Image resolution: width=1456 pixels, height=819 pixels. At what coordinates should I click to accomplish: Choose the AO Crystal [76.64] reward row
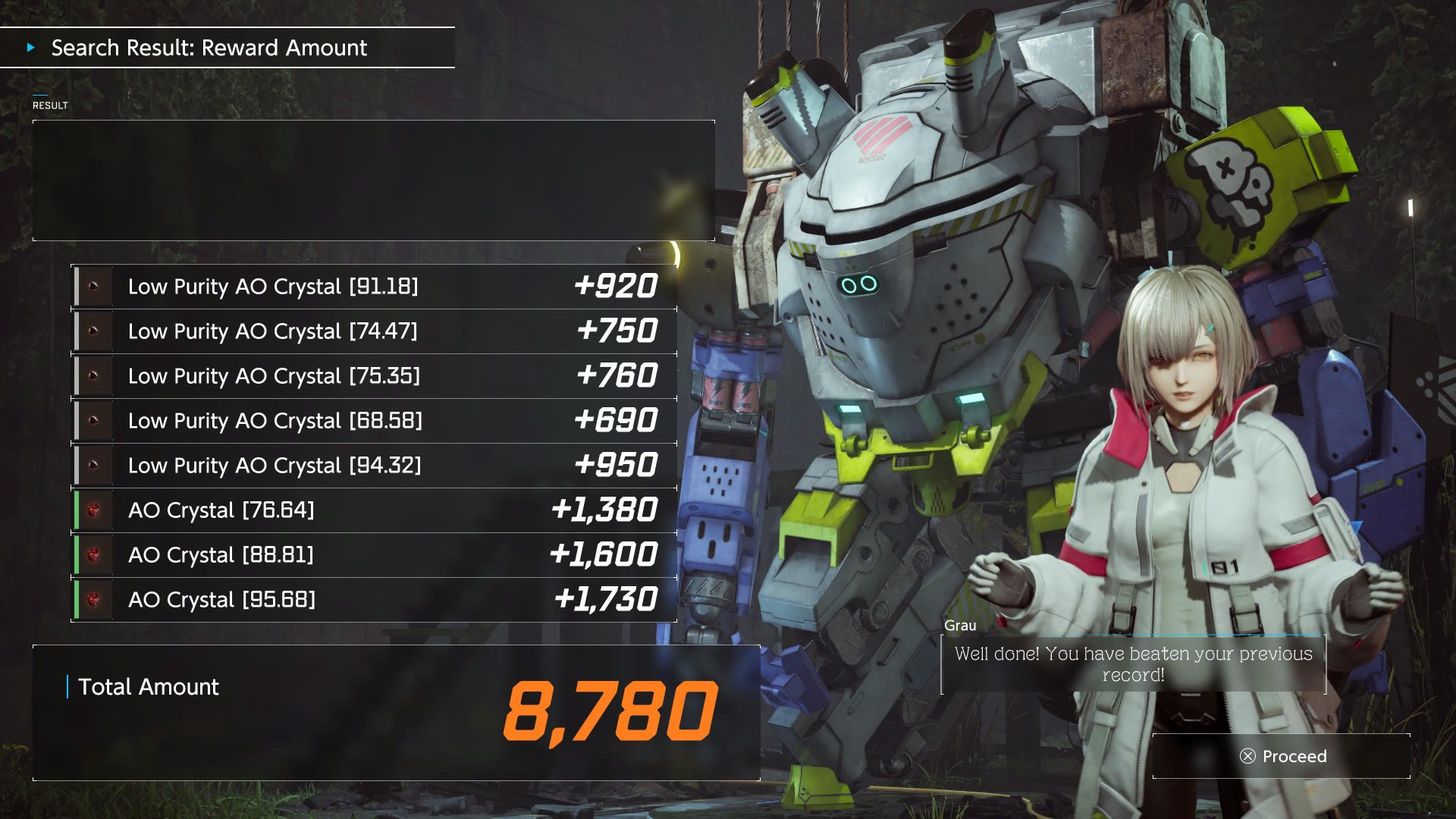click(x=375, y=510)
